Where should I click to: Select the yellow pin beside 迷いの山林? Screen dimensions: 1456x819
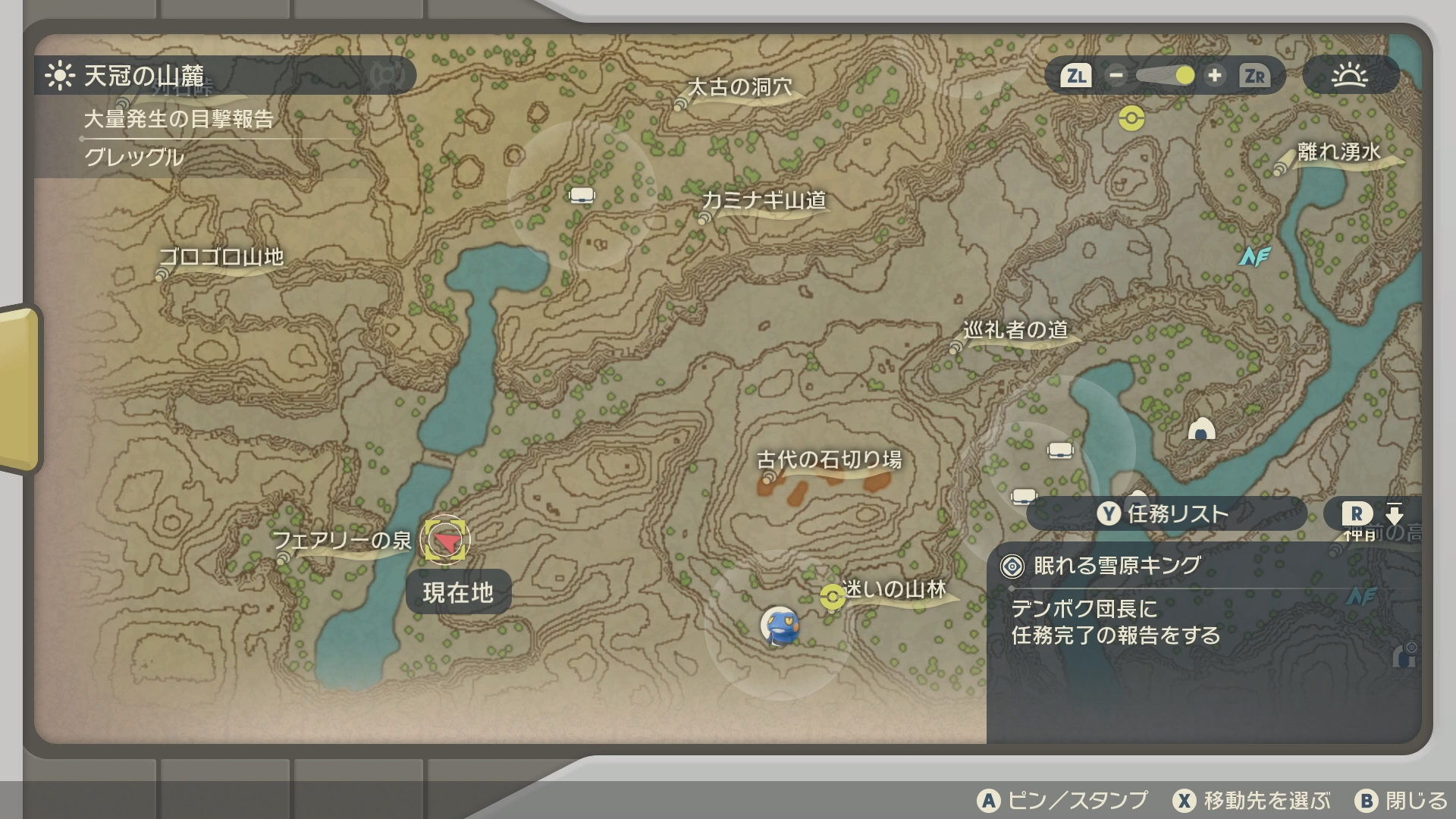[x=832, y=598]
